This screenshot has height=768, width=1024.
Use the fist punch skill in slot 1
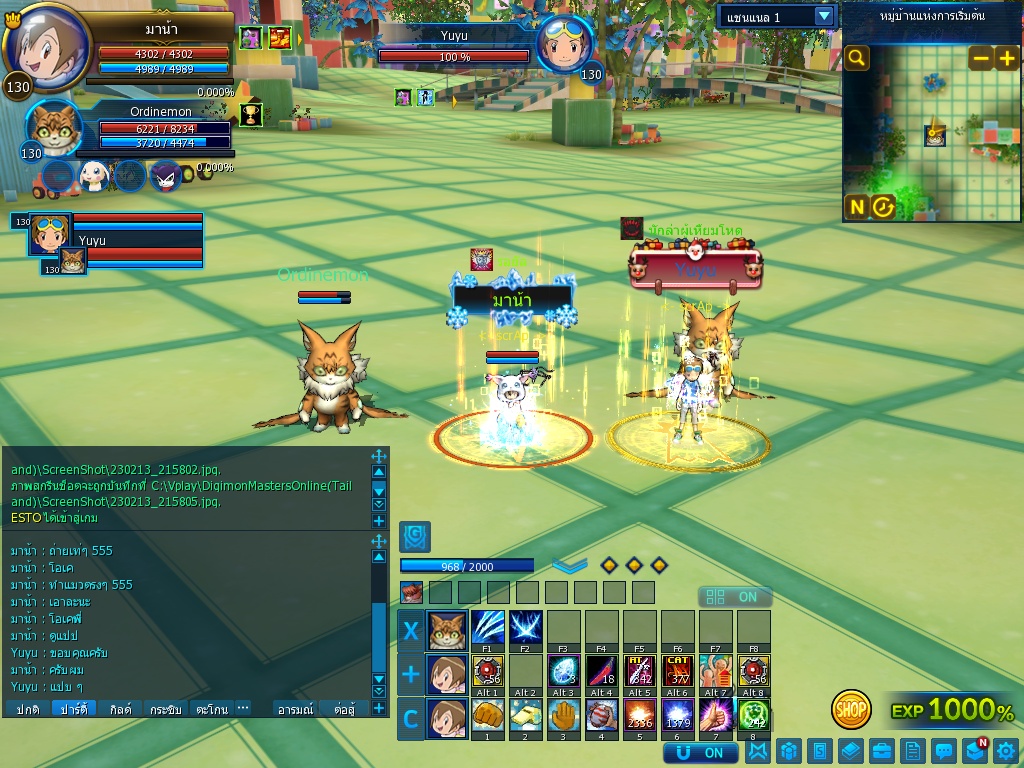[x=487, y=715]
